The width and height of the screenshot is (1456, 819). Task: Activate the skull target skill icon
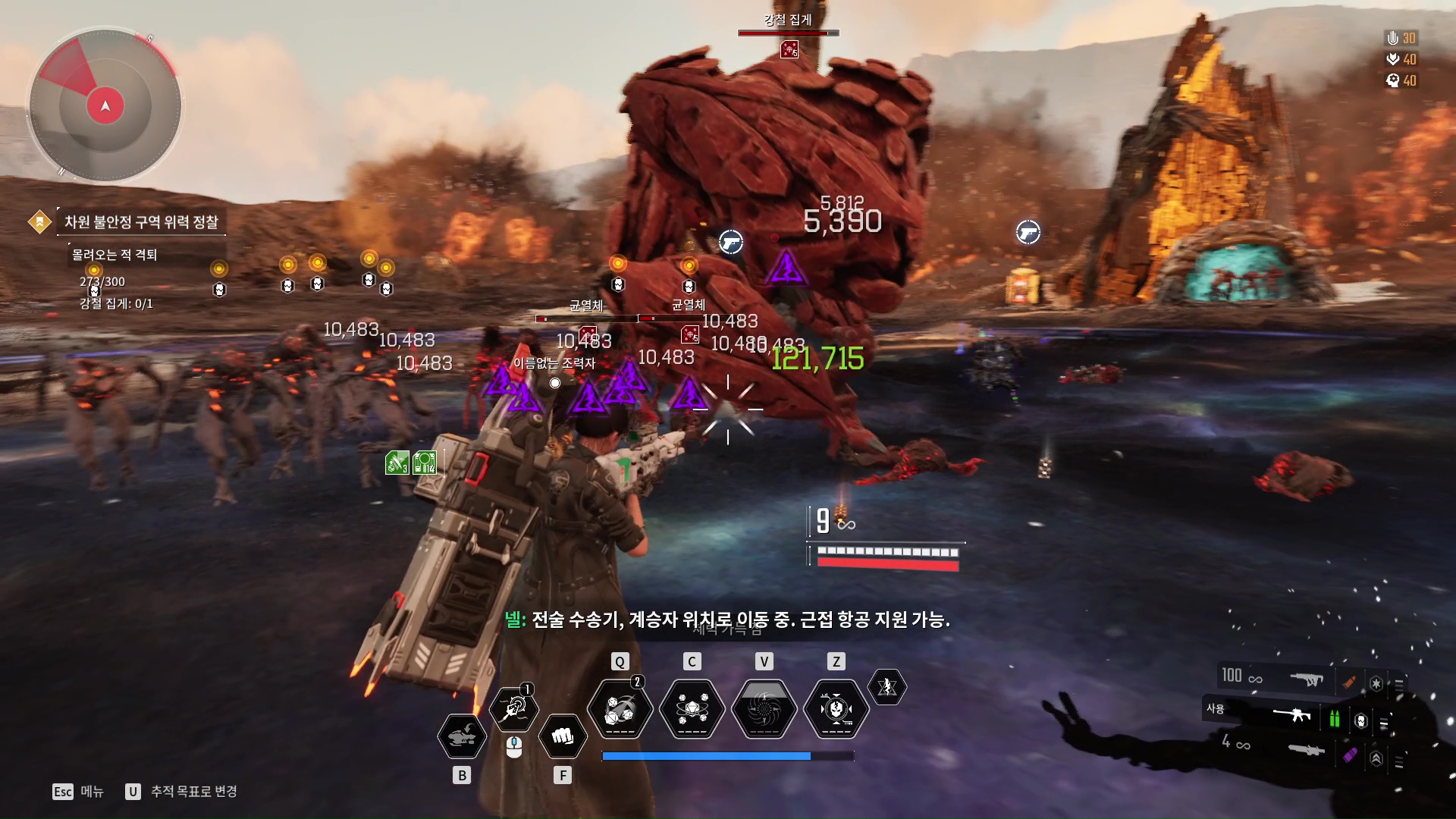click(836, 710)
